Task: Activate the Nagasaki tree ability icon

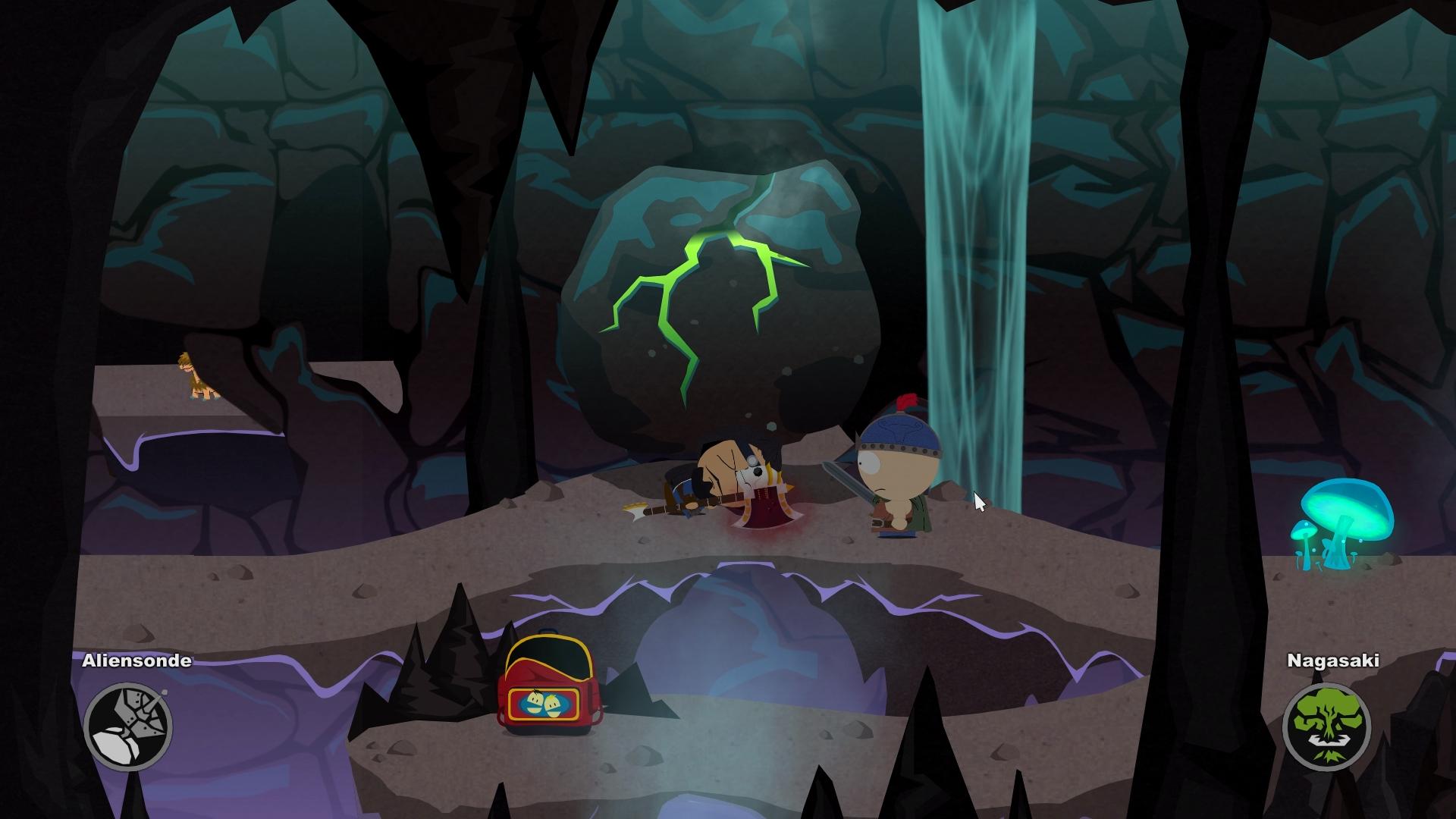Action: 1326,726
